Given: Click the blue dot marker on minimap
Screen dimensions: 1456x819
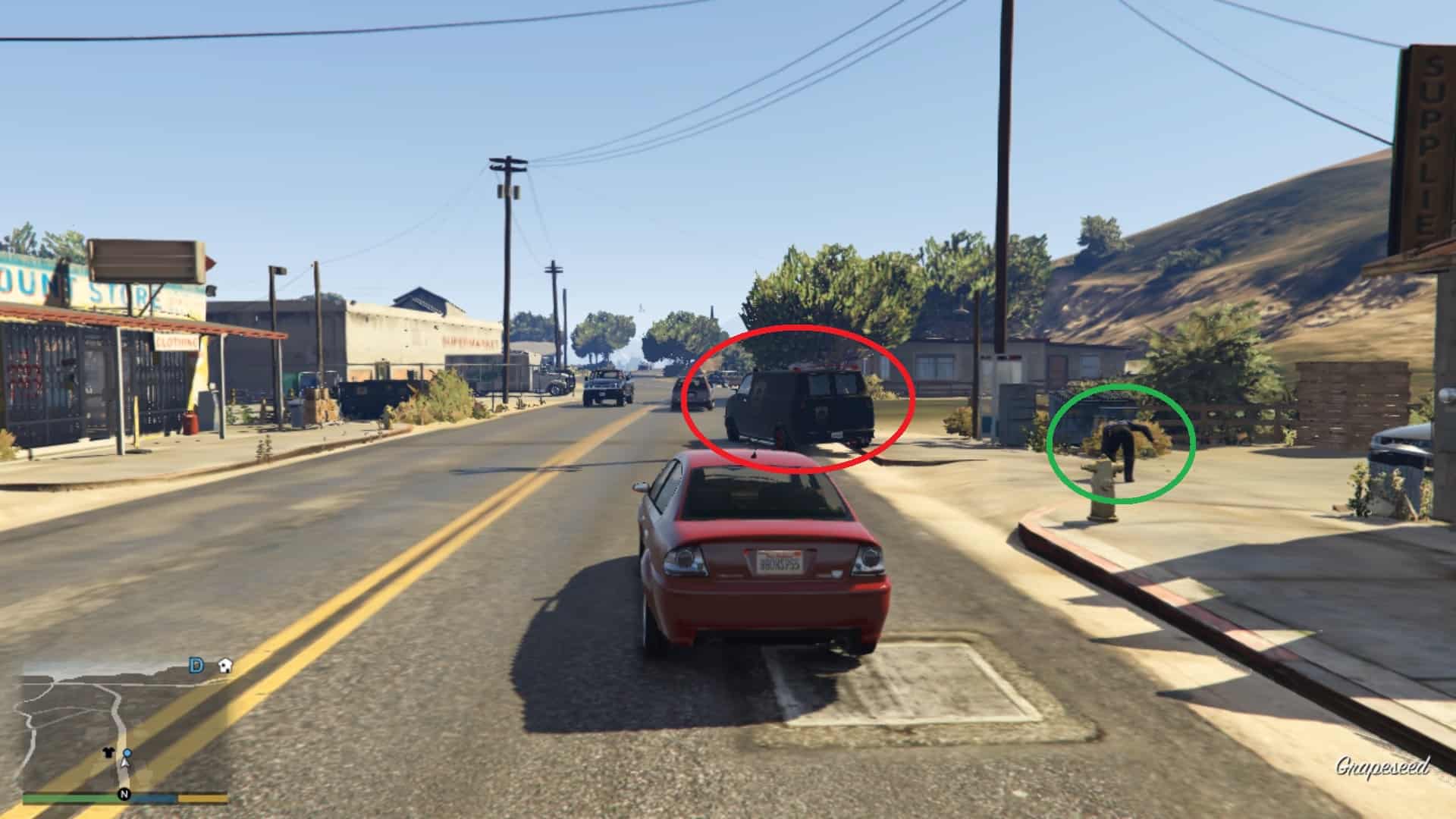Looking at the screenshot, I should point(127,753).
